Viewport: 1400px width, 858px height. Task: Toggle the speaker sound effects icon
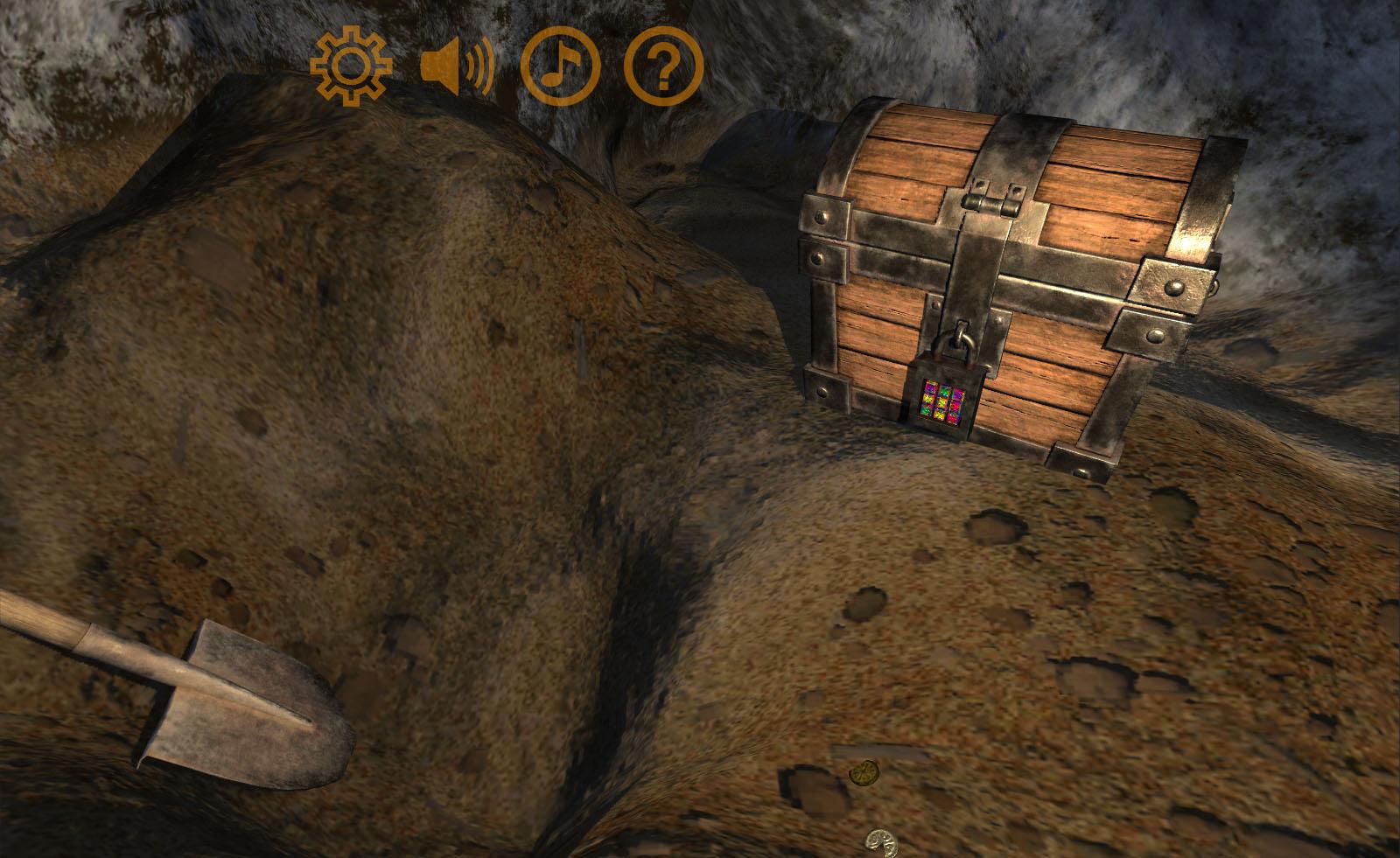(455, 66)
